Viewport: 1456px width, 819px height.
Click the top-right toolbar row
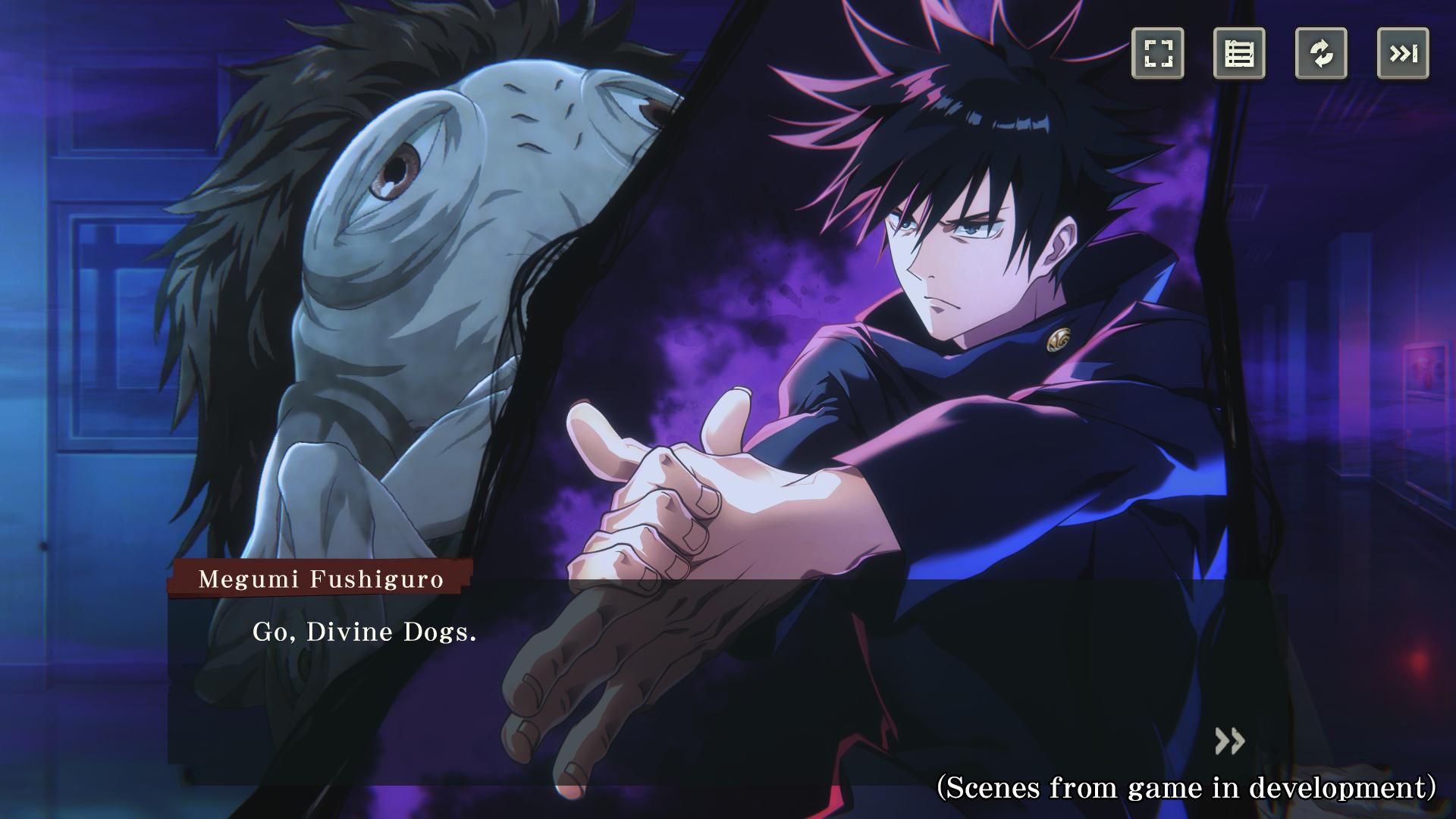coord(1282,53)
